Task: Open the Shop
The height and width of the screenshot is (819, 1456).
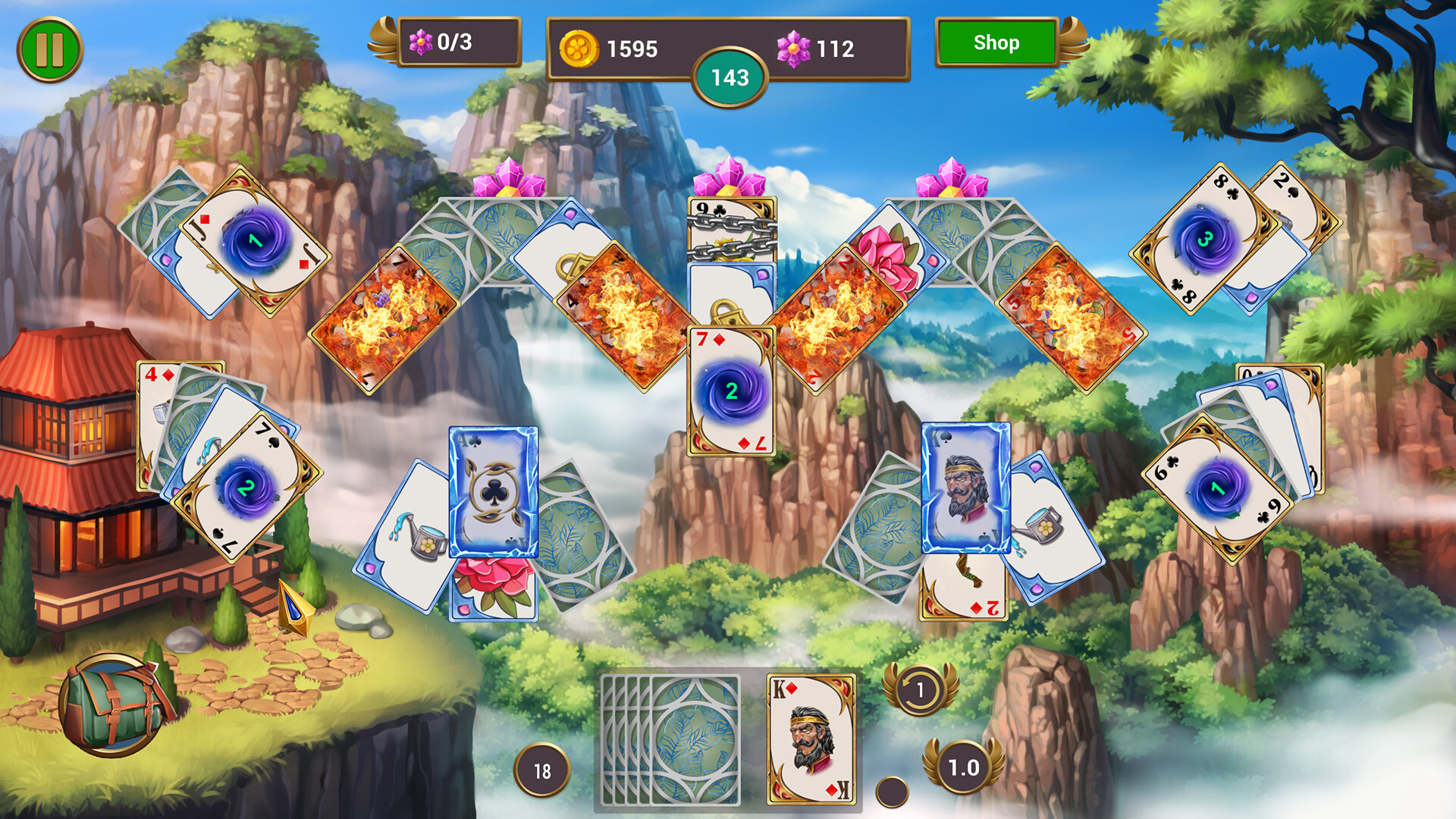Action: pos(996,43)
